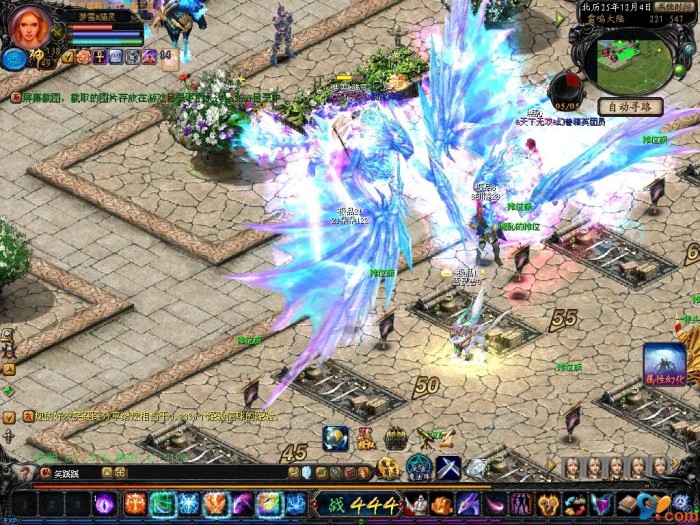The height and width of the screenshot is (525, 700).
Task: Click the 自动寻路 auto-pathfinding button
Action: tap(630, 107)
